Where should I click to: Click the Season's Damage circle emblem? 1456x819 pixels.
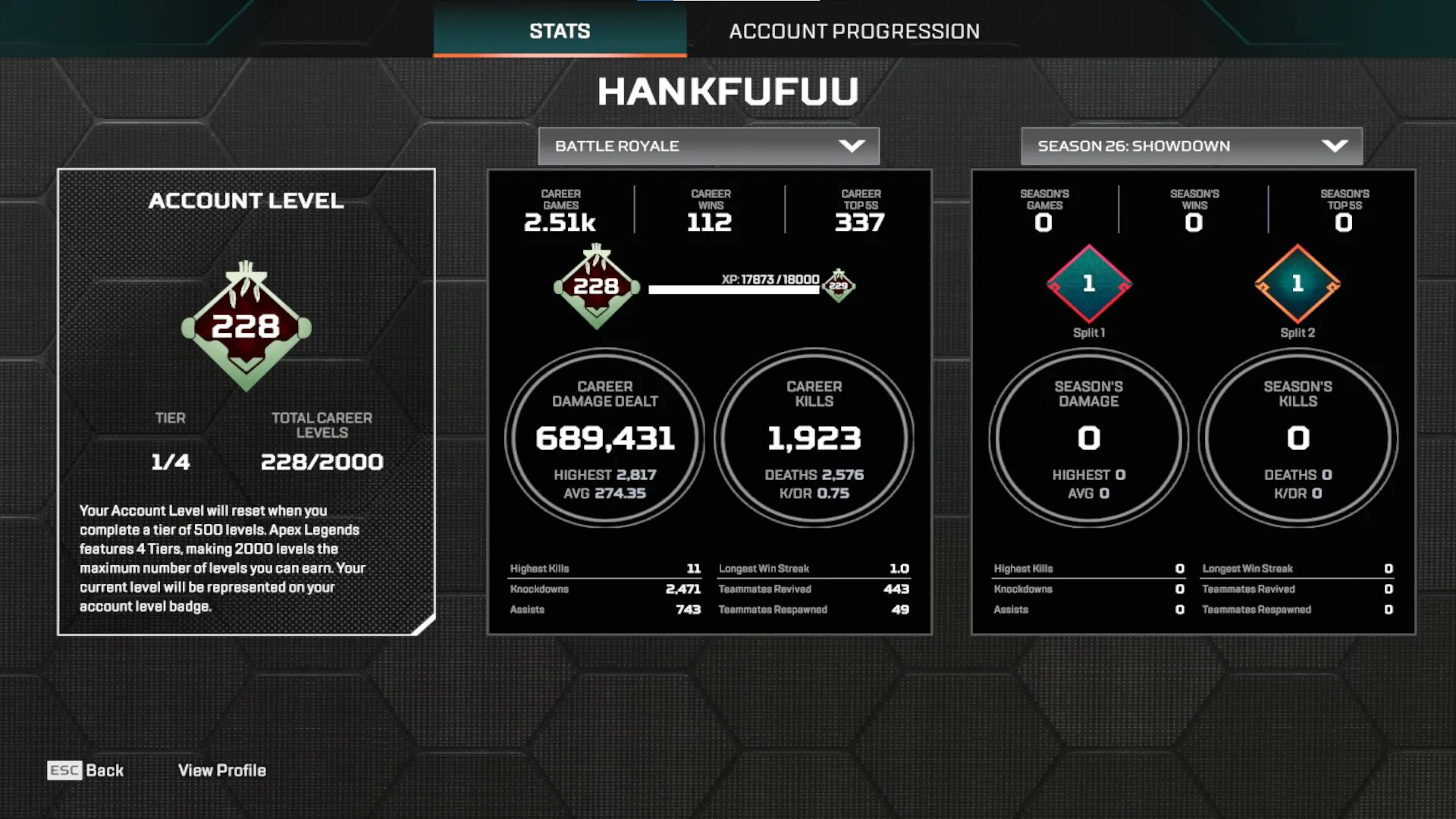[1087, 438]
